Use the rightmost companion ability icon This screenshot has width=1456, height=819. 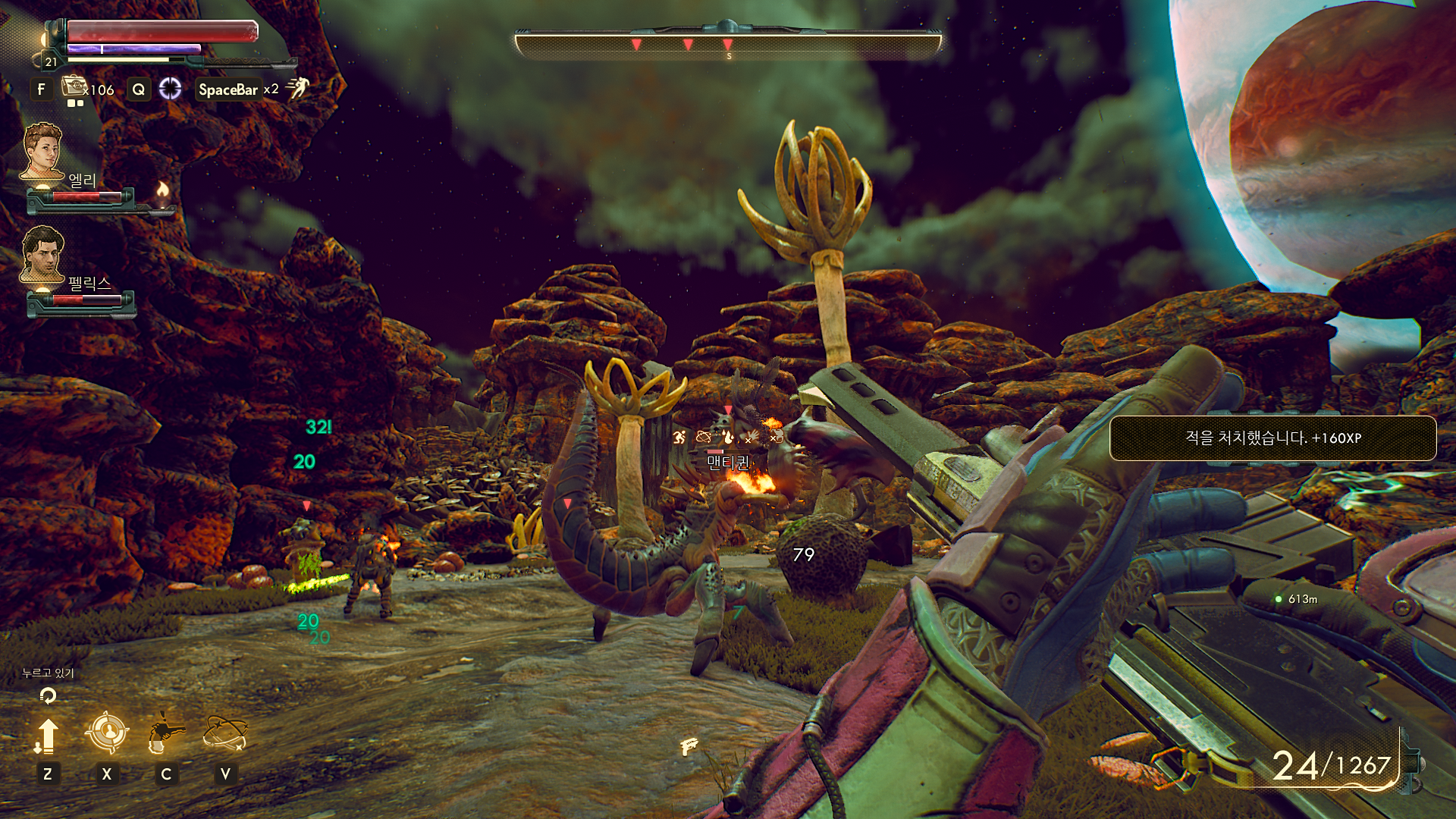pyautogui.click(x=225, y=734)
